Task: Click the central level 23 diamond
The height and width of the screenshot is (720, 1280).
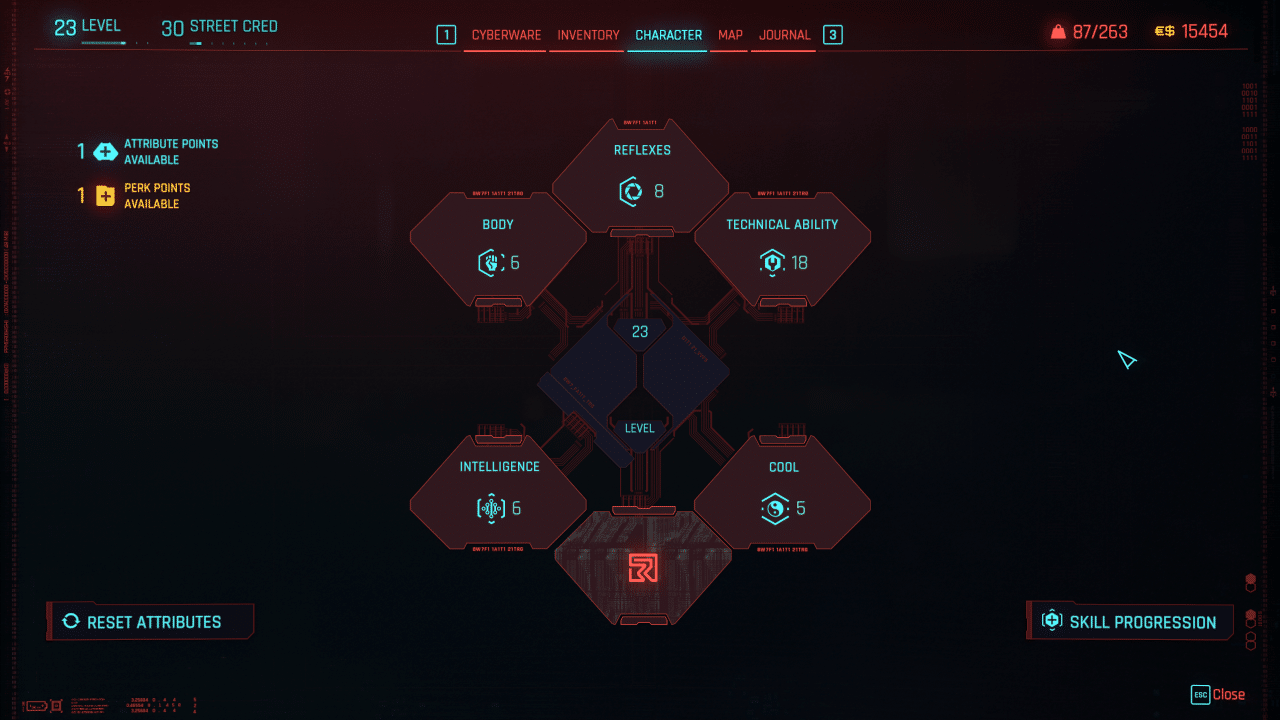Action: pyautogui.click(x=639, y=330)
